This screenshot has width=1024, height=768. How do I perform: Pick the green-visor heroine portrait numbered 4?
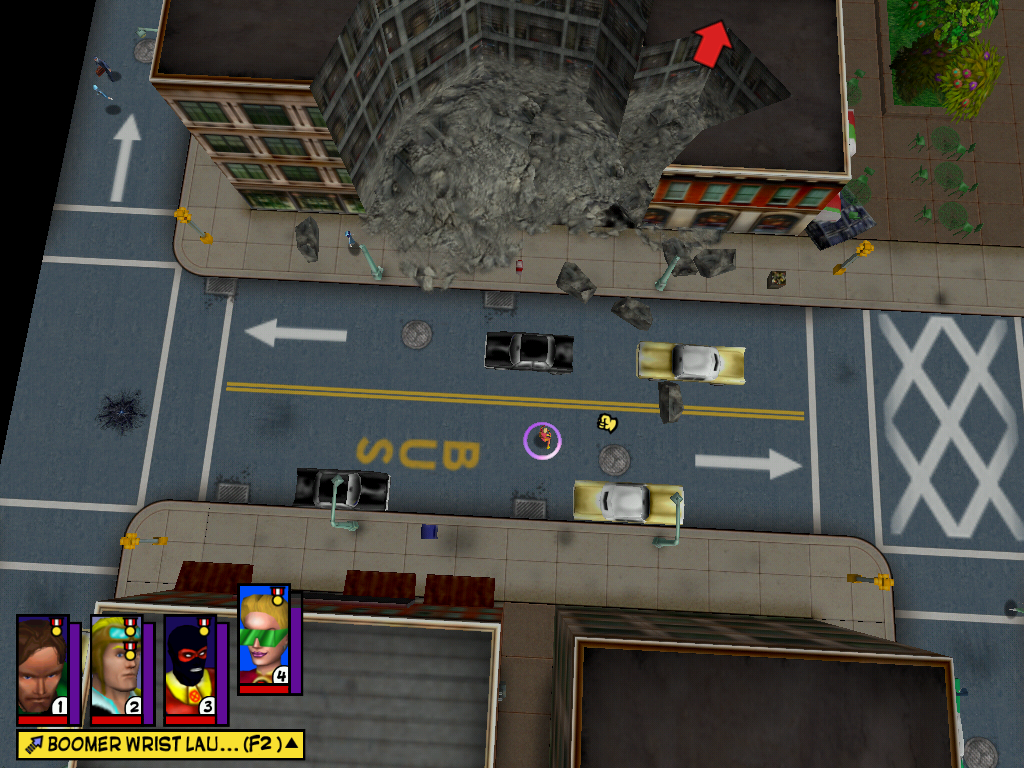[x=263, y=638]
